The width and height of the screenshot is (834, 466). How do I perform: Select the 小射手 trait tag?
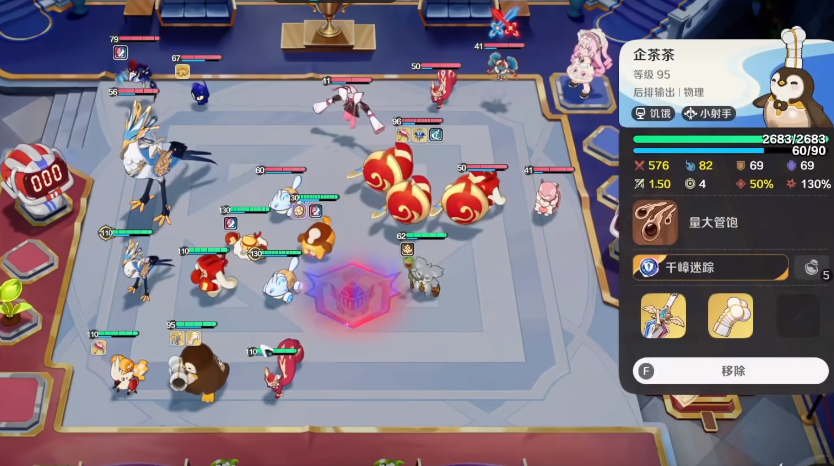point(712,114)
